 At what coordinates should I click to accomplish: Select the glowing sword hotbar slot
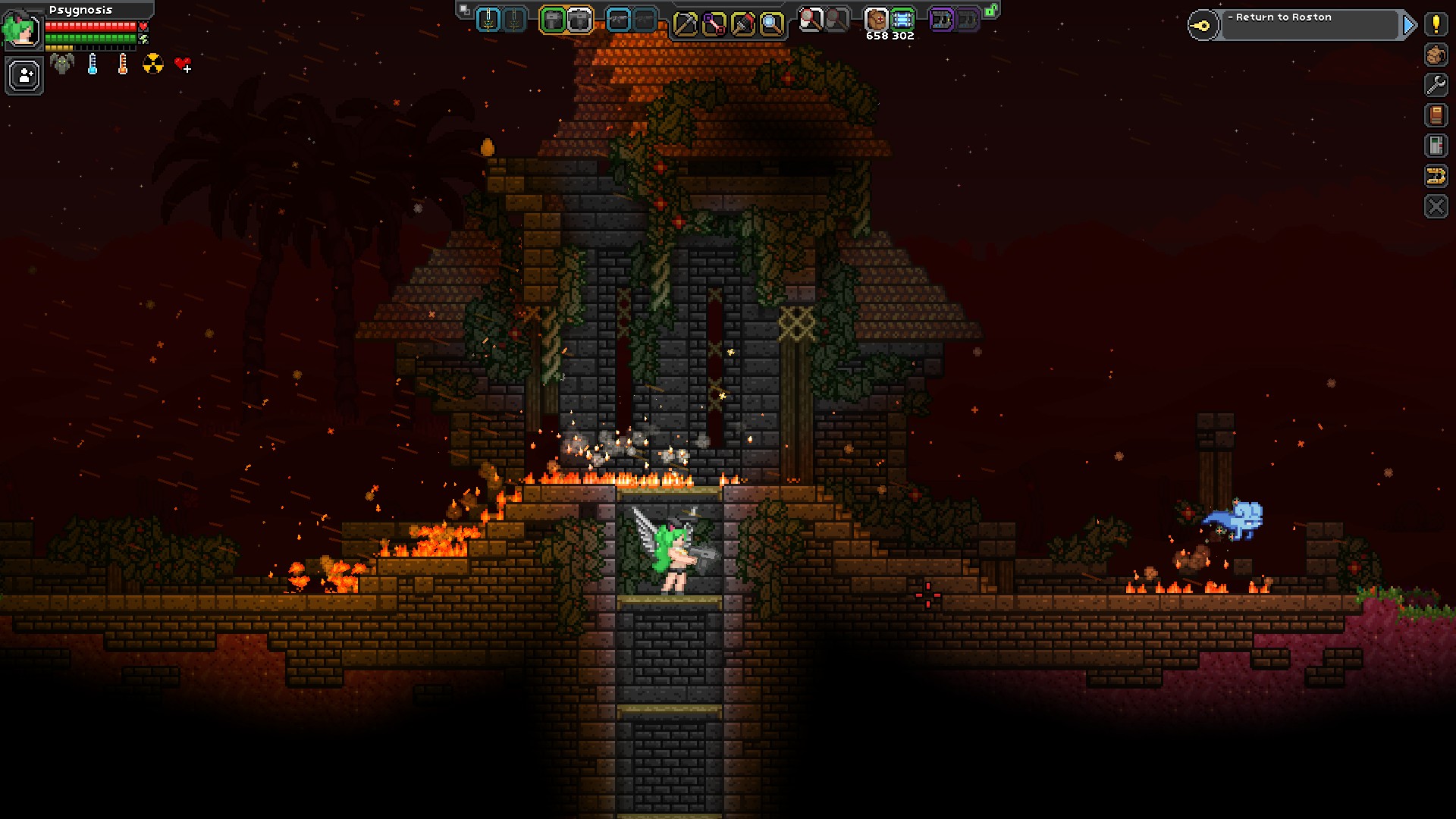[x=489, y=20]
